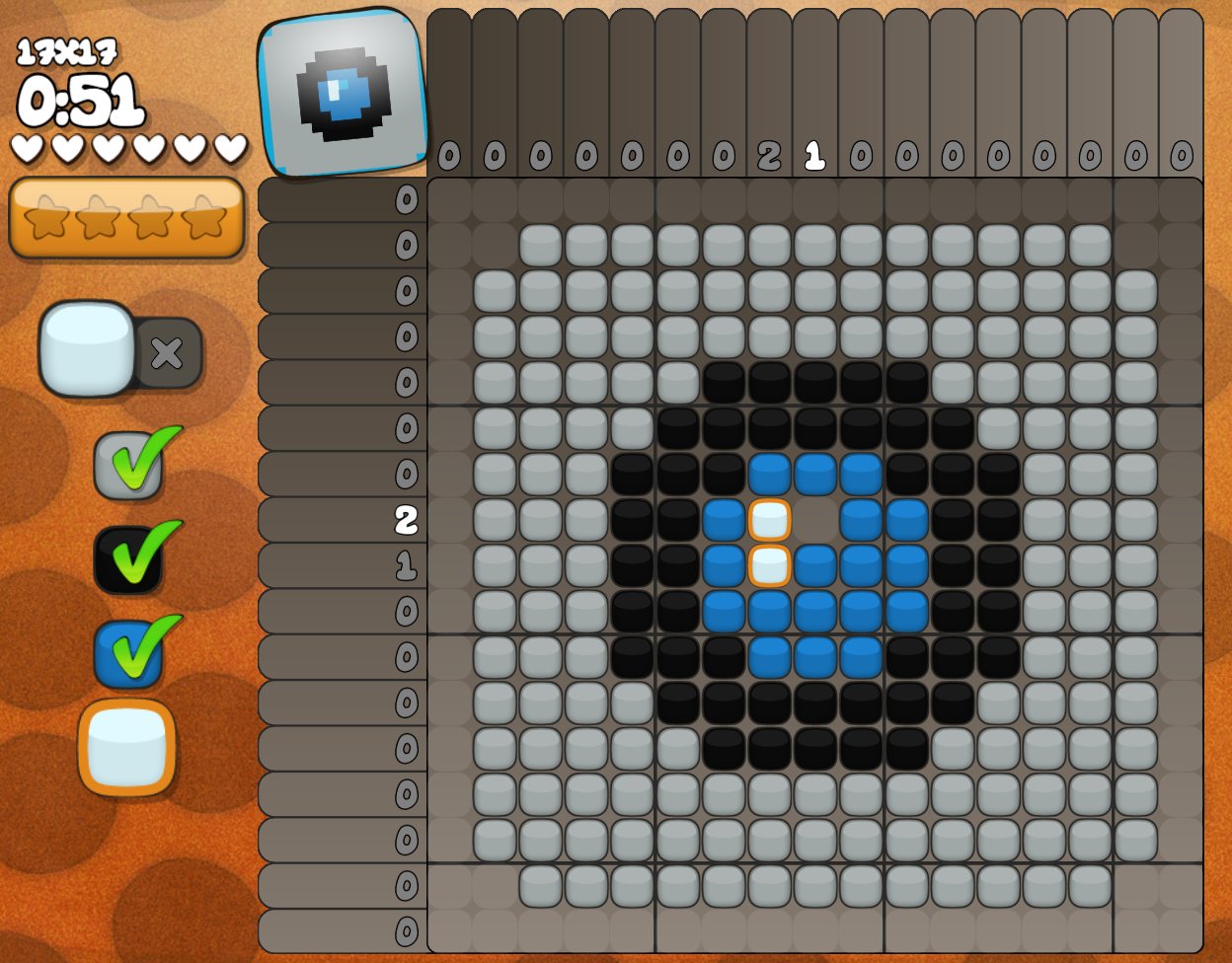
Task: Activate the fill tile mode button
Action: click(87, 348)
